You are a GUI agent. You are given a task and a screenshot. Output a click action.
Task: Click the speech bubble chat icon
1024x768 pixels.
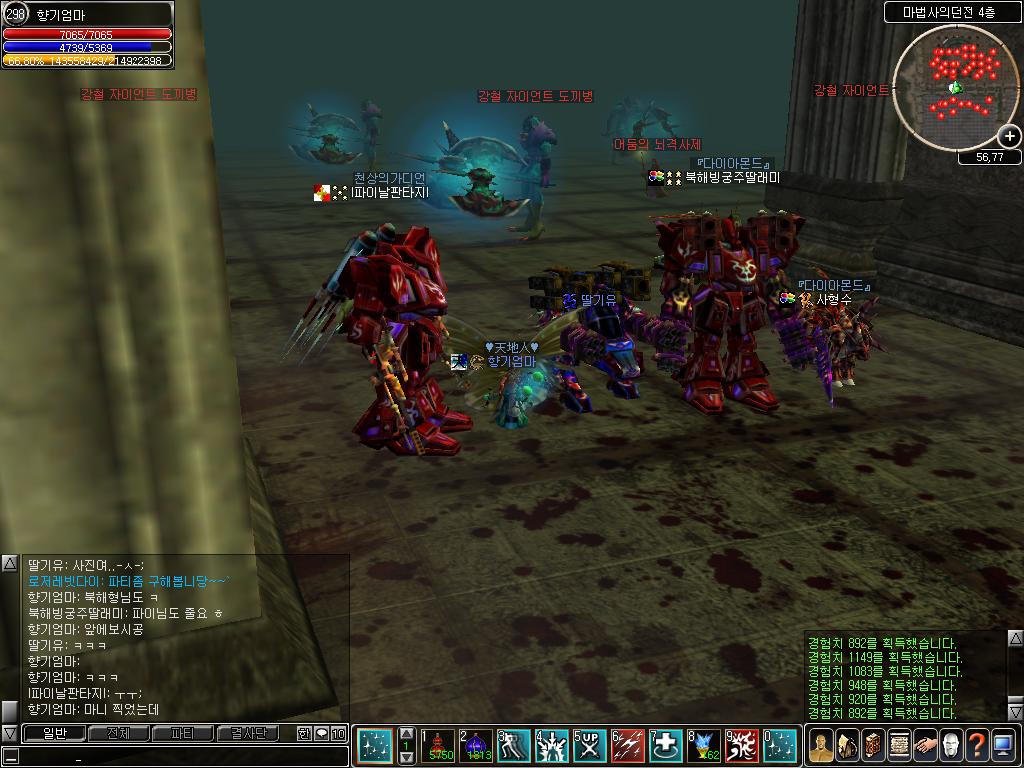coord(321,733)
